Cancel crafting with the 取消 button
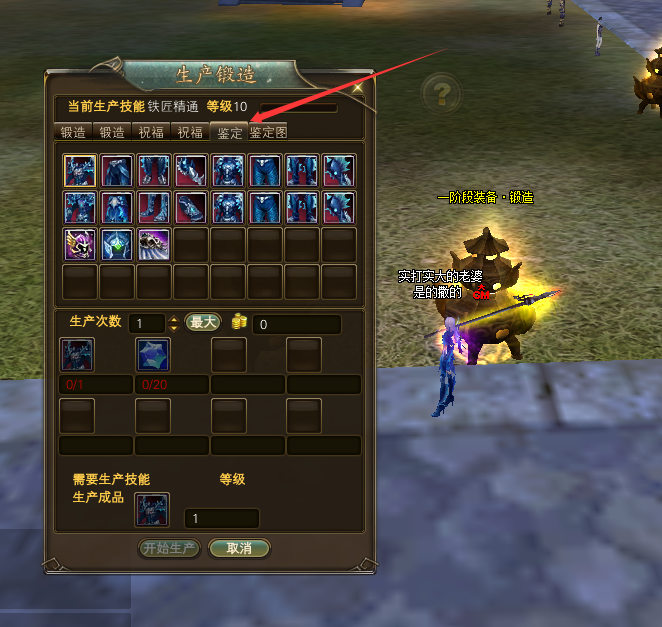The image size is (662, 627). coord(239,548)
